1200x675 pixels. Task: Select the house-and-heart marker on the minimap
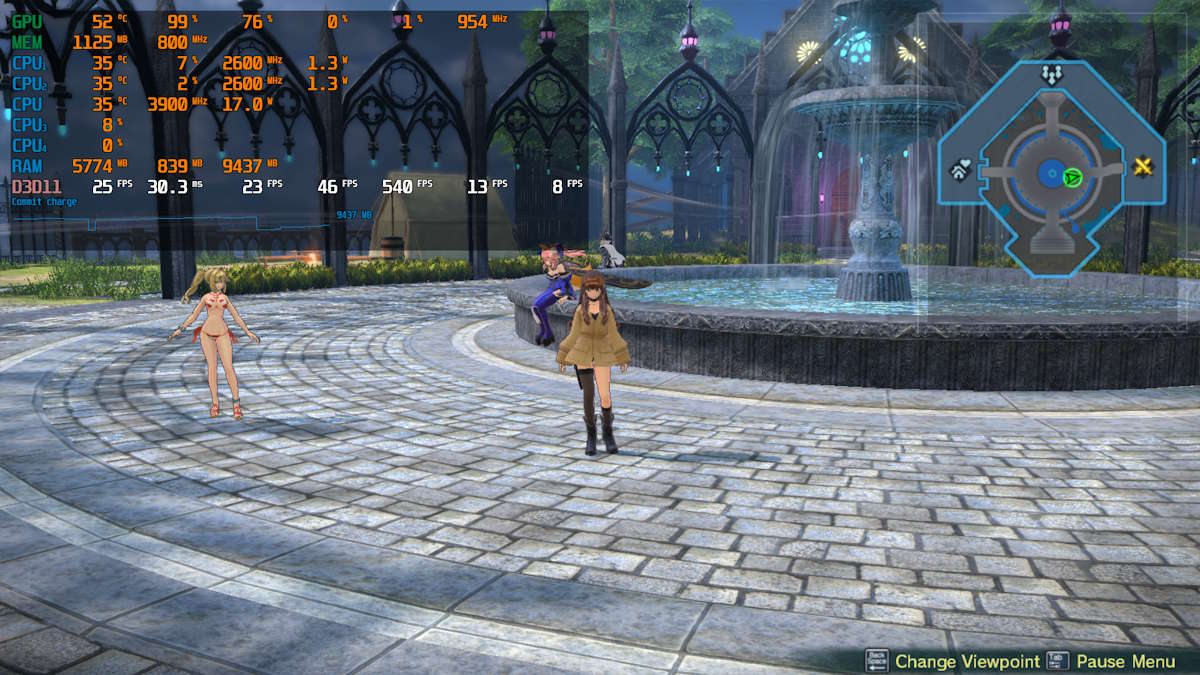(x=958, y=171)
